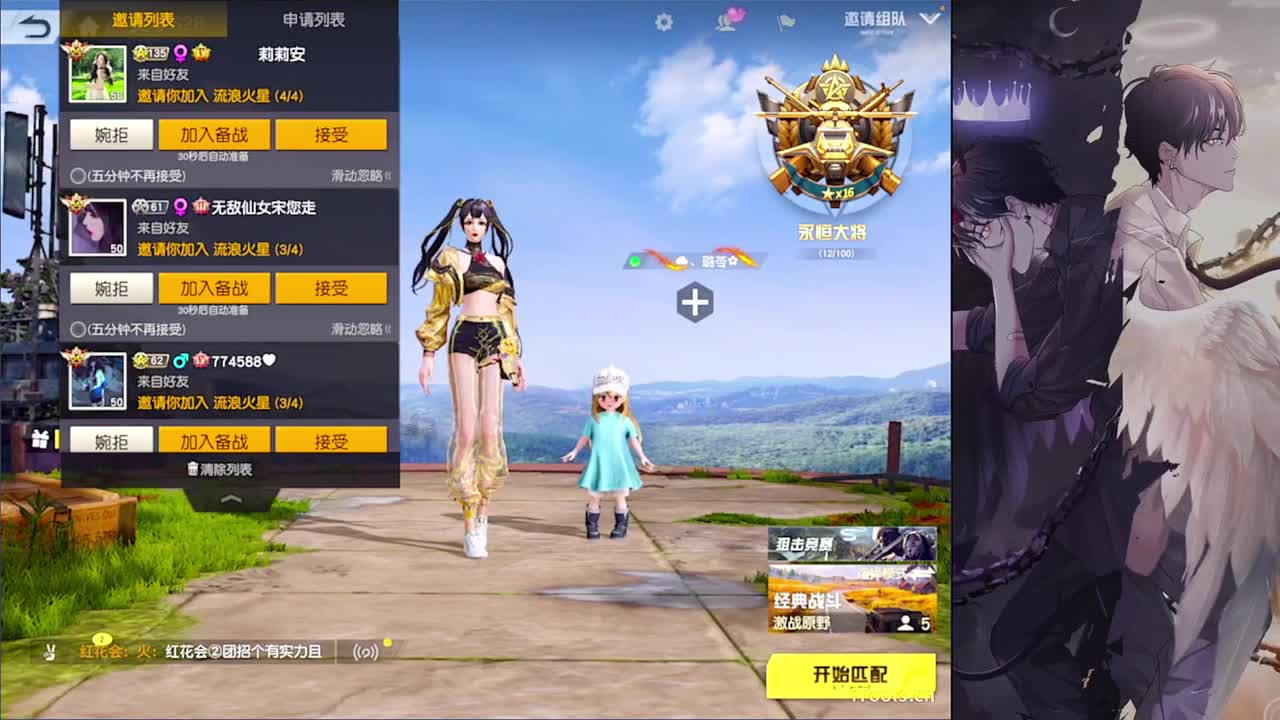Image resolution: width=1280 pixels, height=720 pixels.
Task: Click the trash icon next to 清除列表
Action: [x=194, y=467]
